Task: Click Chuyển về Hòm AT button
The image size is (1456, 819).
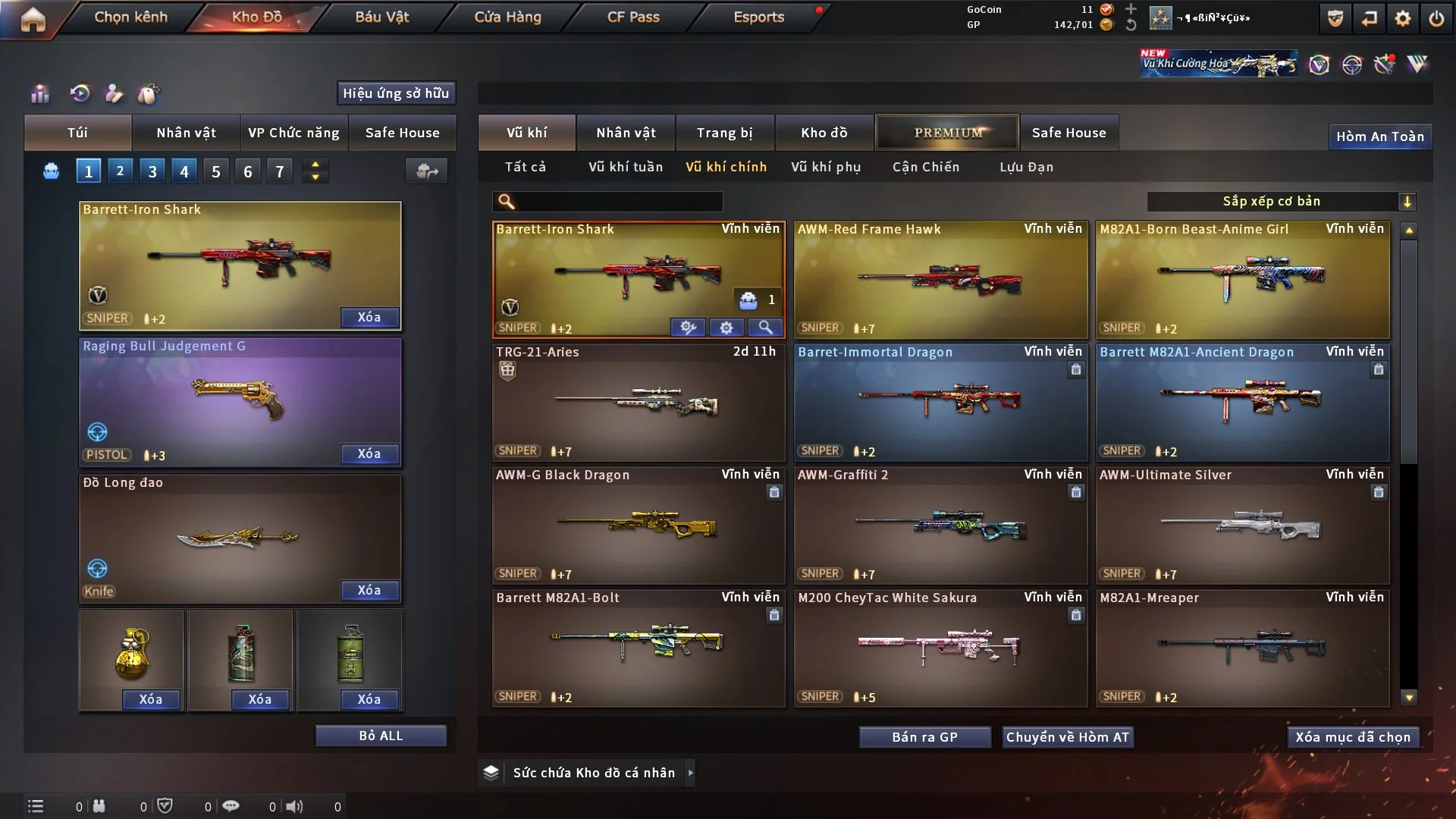Action: pos(1067,737)
